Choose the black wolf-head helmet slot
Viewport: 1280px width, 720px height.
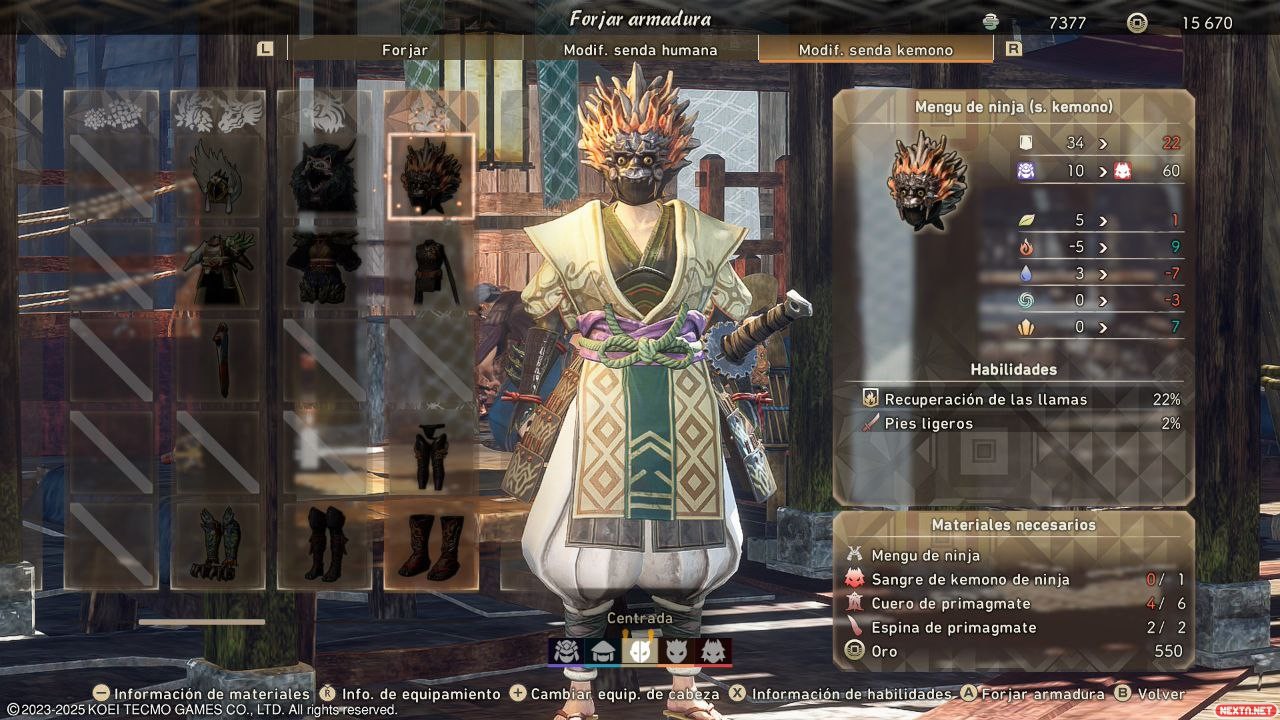(324, 177)
